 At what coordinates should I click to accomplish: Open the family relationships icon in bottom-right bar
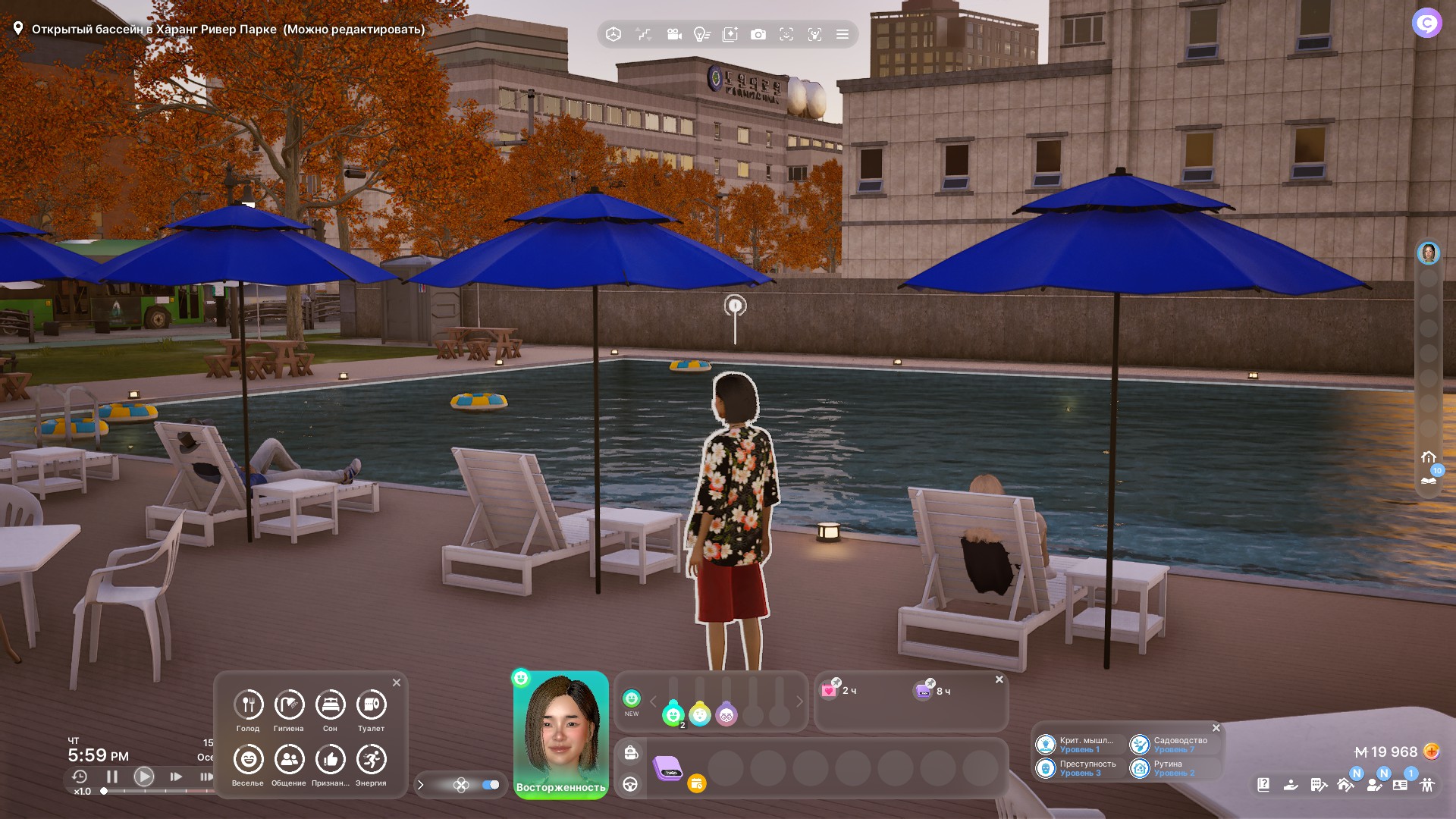coord(1427,785)
